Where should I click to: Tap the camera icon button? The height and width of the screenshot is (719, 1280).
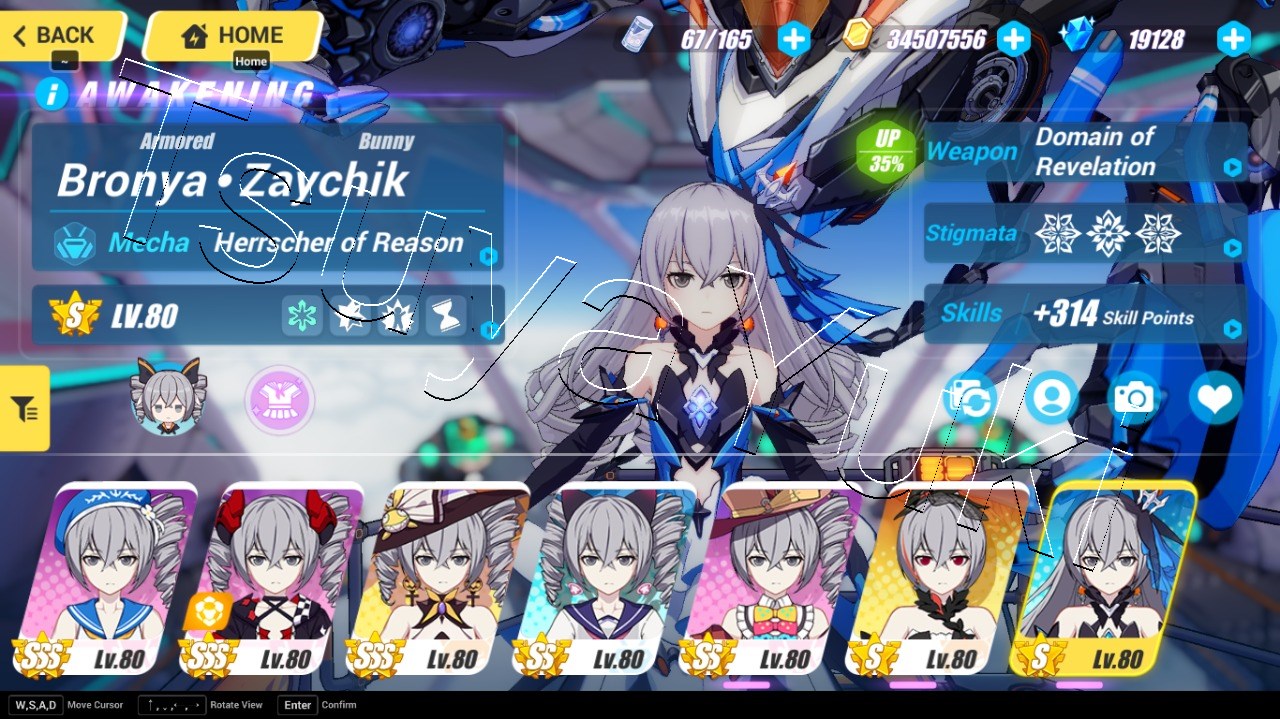coord(1133,398)
